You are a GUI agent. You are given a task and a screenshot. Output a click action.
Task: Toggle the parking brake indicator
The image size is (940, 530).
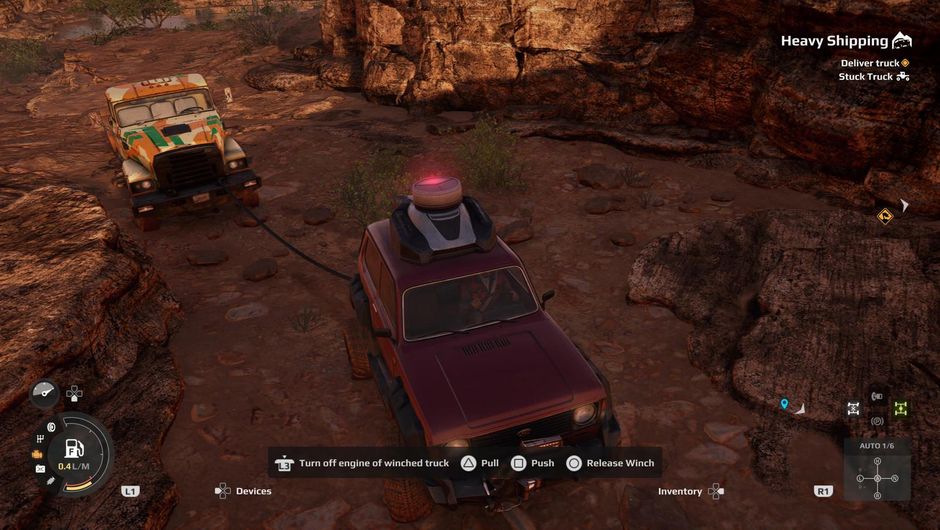877,421
